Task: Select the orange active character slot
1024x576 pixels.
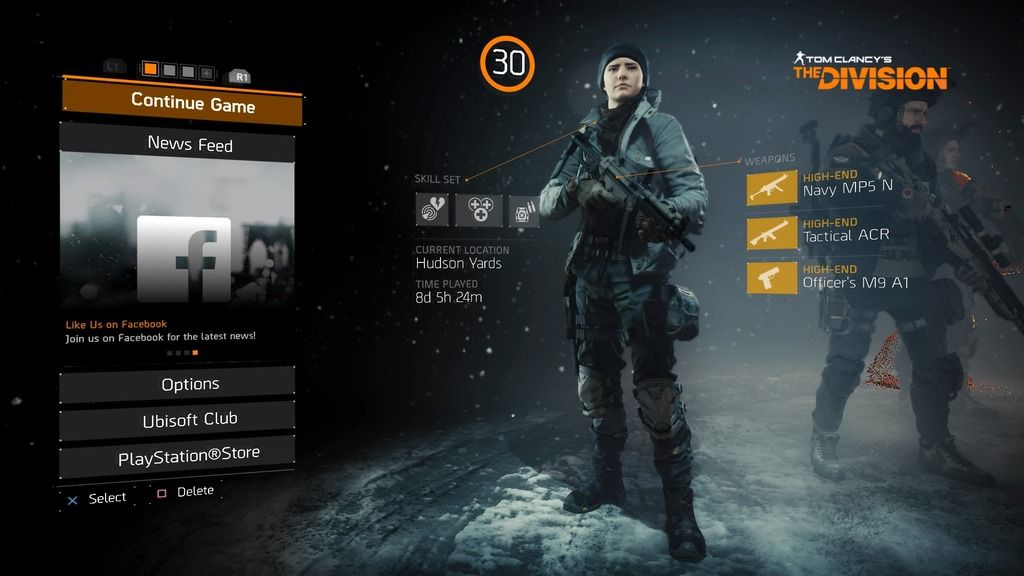Action: (x=150, y=70)
